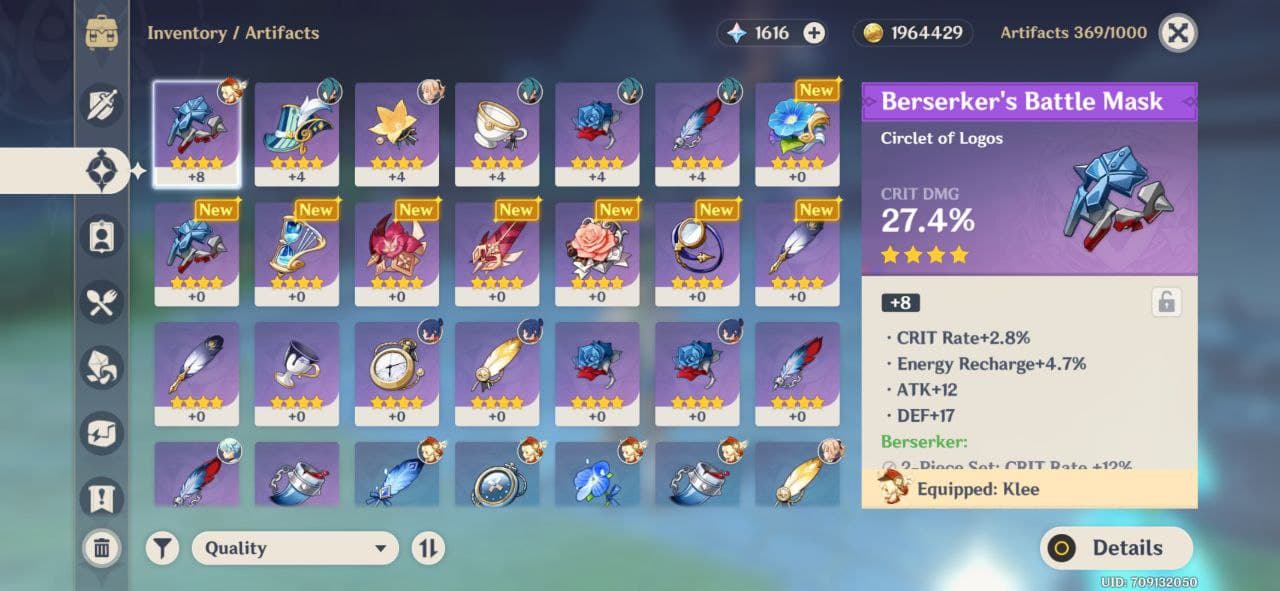Open the artifact filter
1280x591 pixels.
[162, 548]
